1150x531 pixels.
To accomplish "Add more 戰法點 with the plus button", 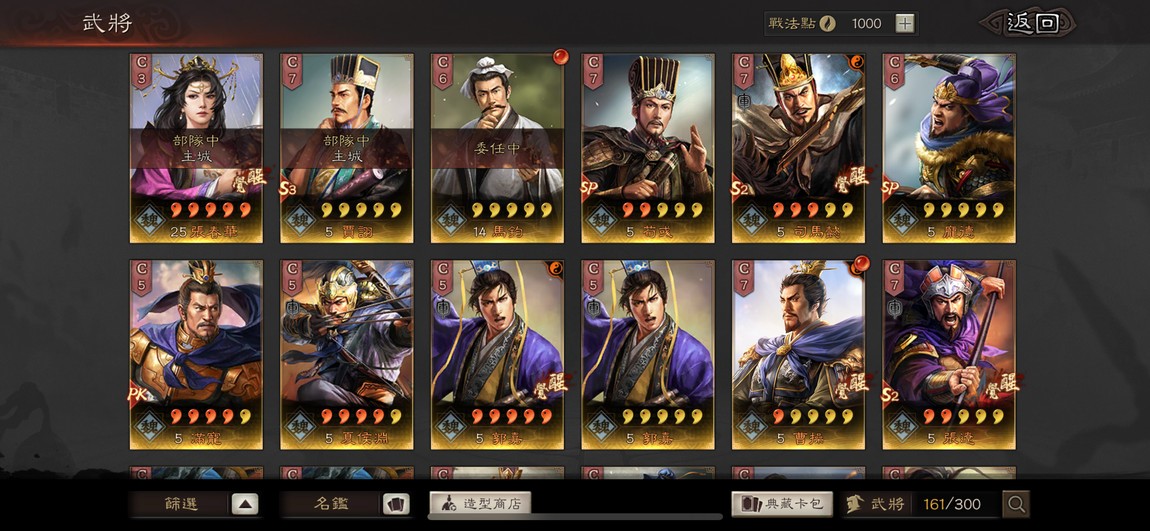I will (904, 23).
